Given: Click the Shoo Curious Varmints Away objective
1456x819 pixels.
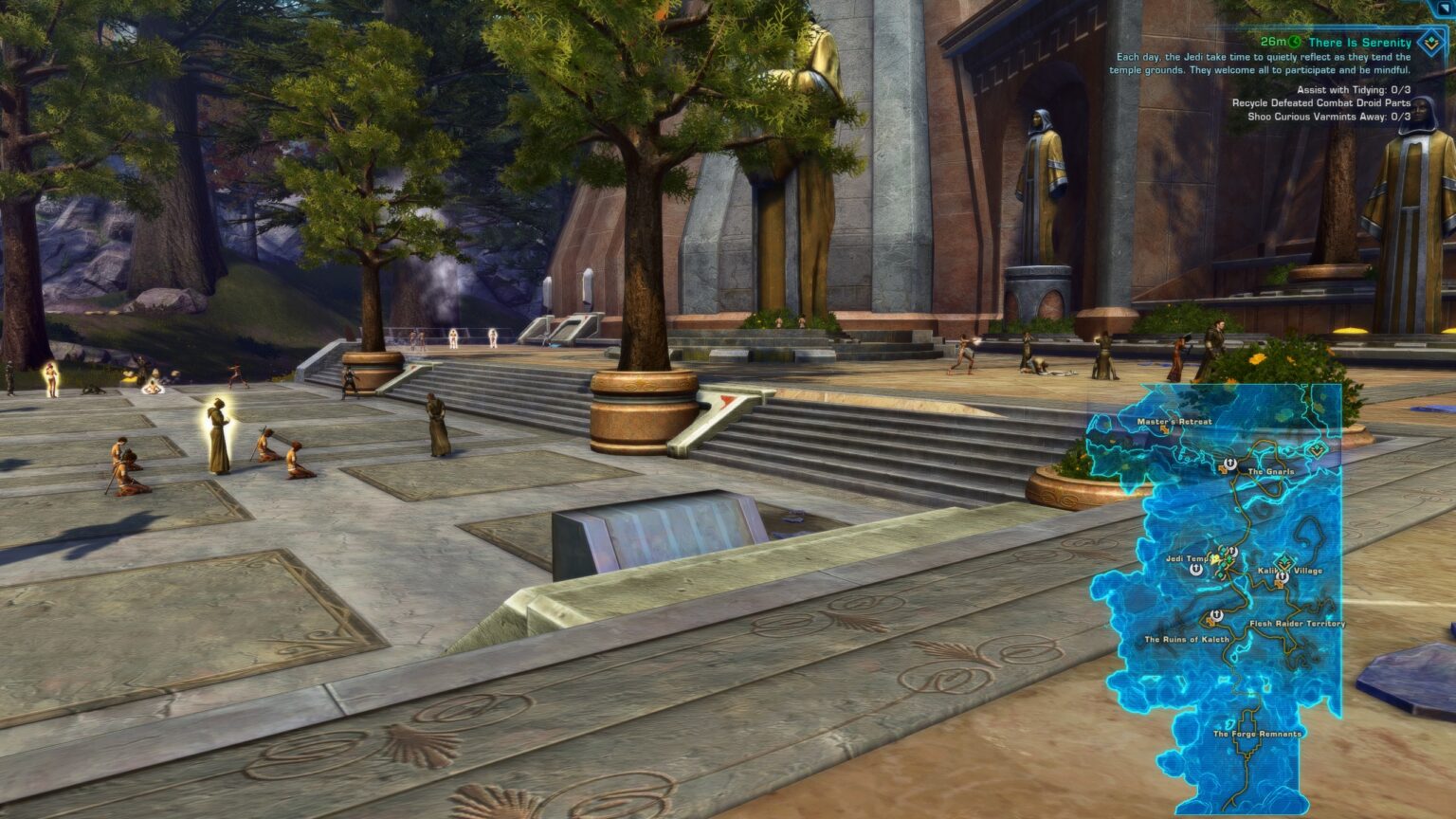Looking at the screenshot, I should point(1331,116).
